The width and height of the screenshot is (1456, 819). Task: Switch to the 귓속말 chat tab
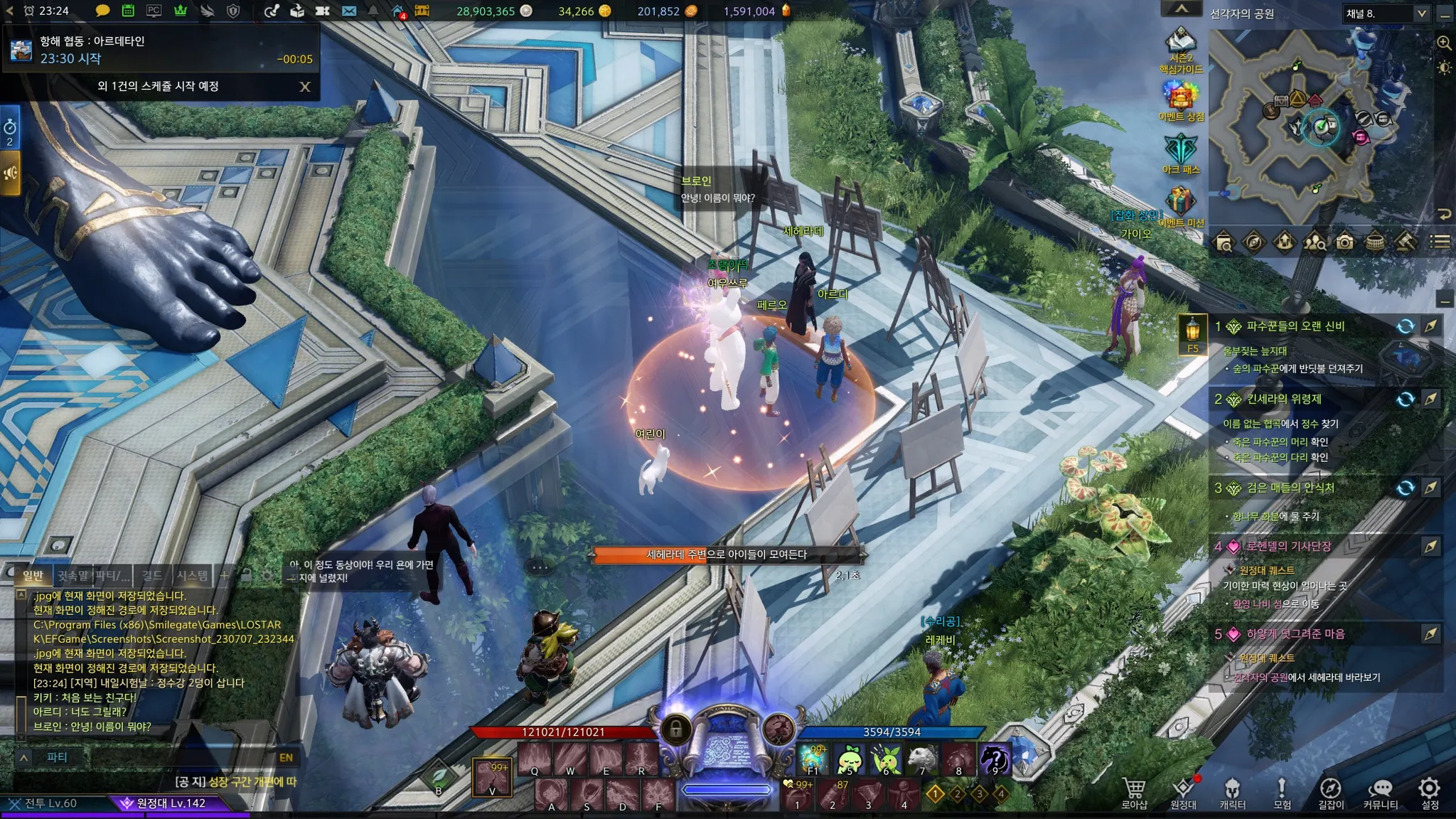coord(73,575)
